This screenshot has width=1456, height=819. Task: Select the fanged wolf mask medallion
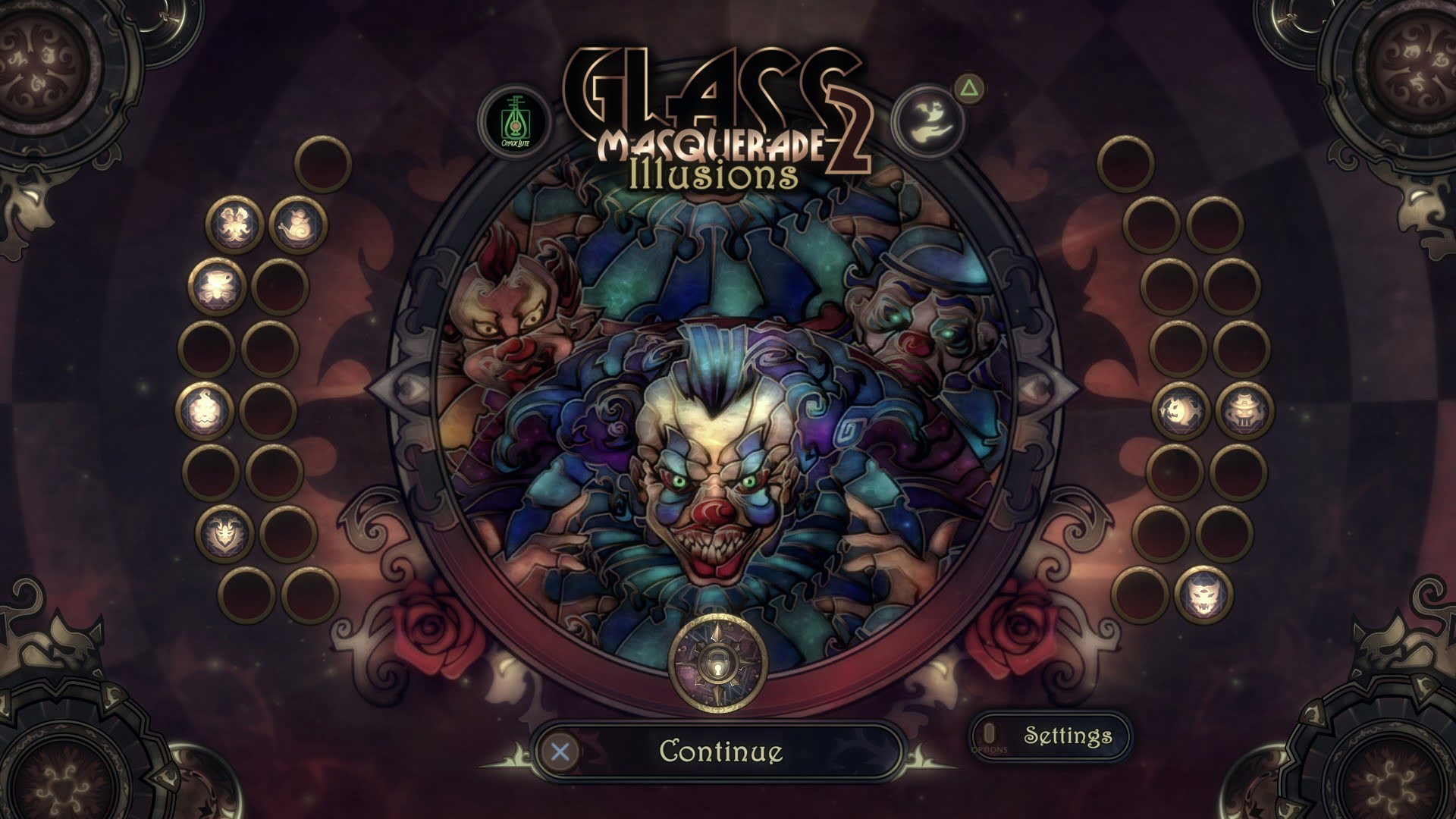point(1203,595)
